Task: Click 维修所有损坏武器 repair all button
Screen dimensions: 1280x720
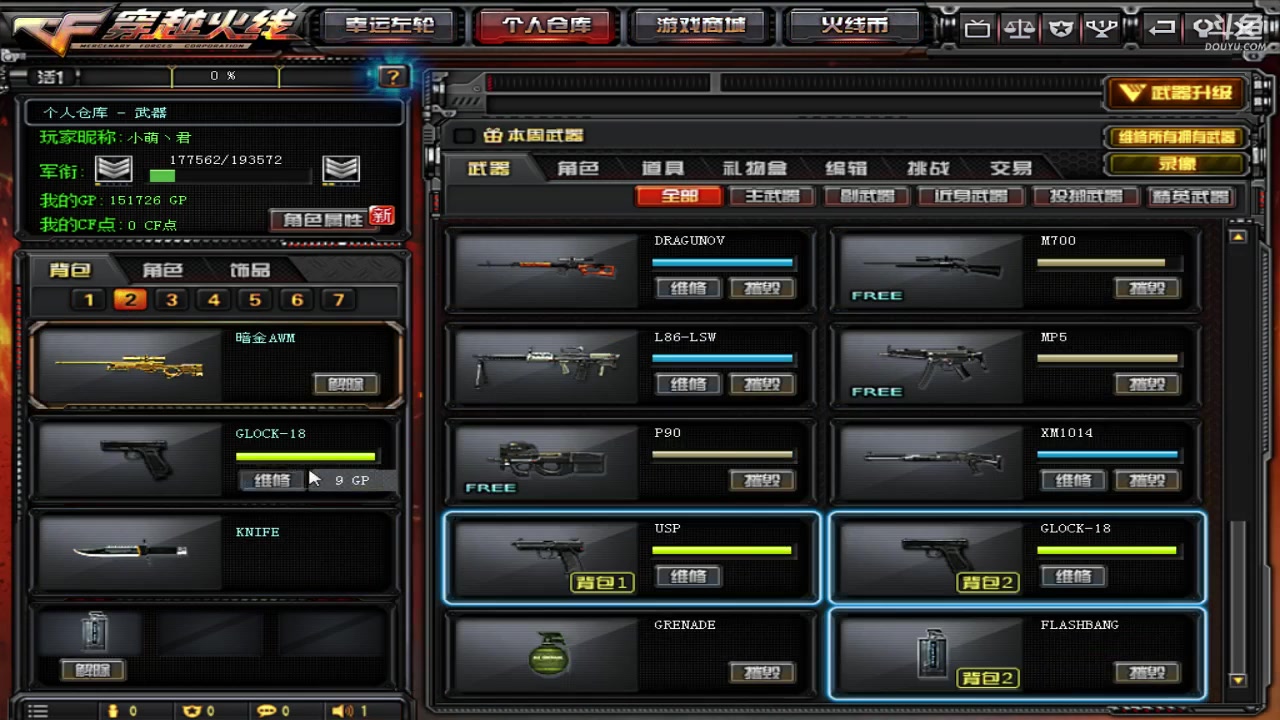Action: [x=1176, y=138]
